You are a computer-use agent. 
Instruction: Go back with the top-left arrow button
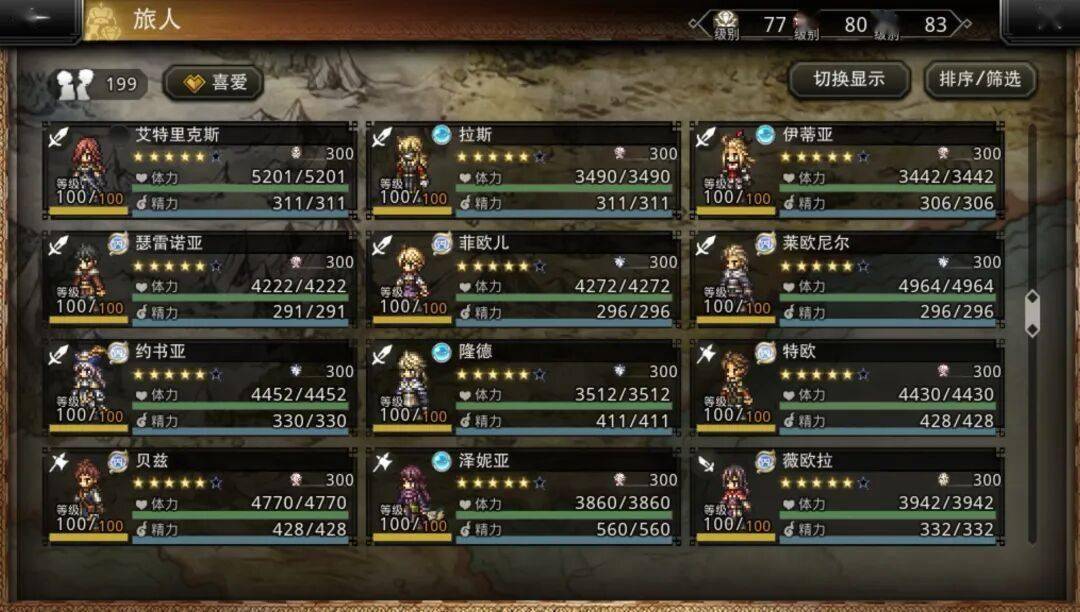(40, 20)
